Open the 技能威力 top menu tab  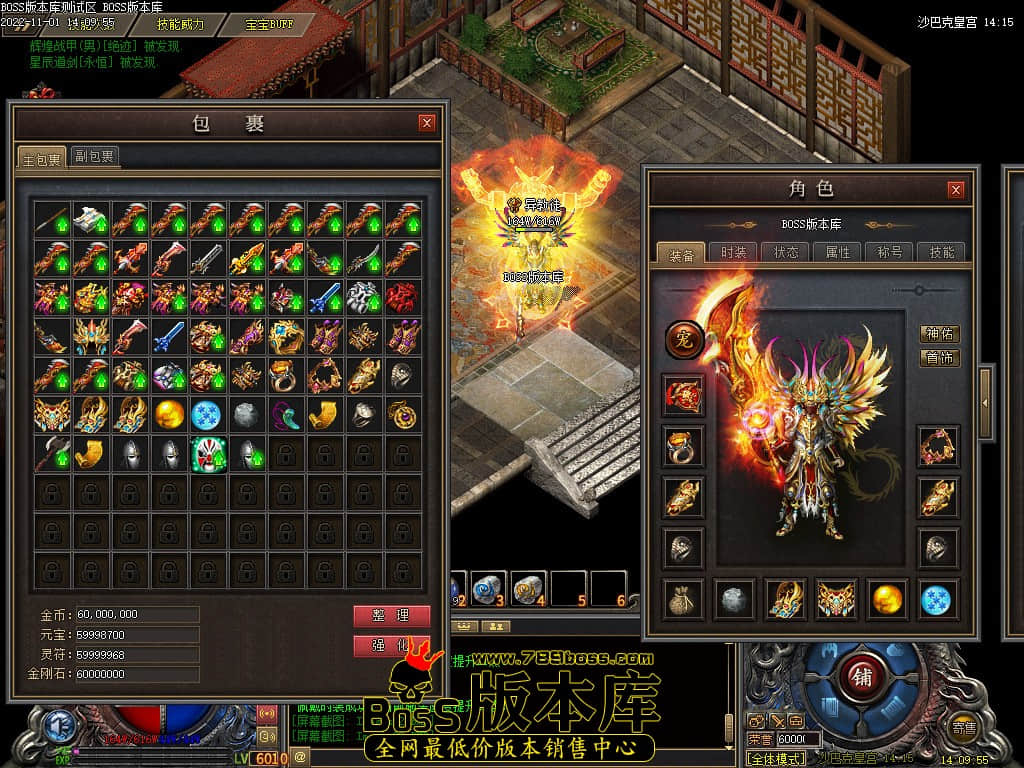[x=181, y=24]
